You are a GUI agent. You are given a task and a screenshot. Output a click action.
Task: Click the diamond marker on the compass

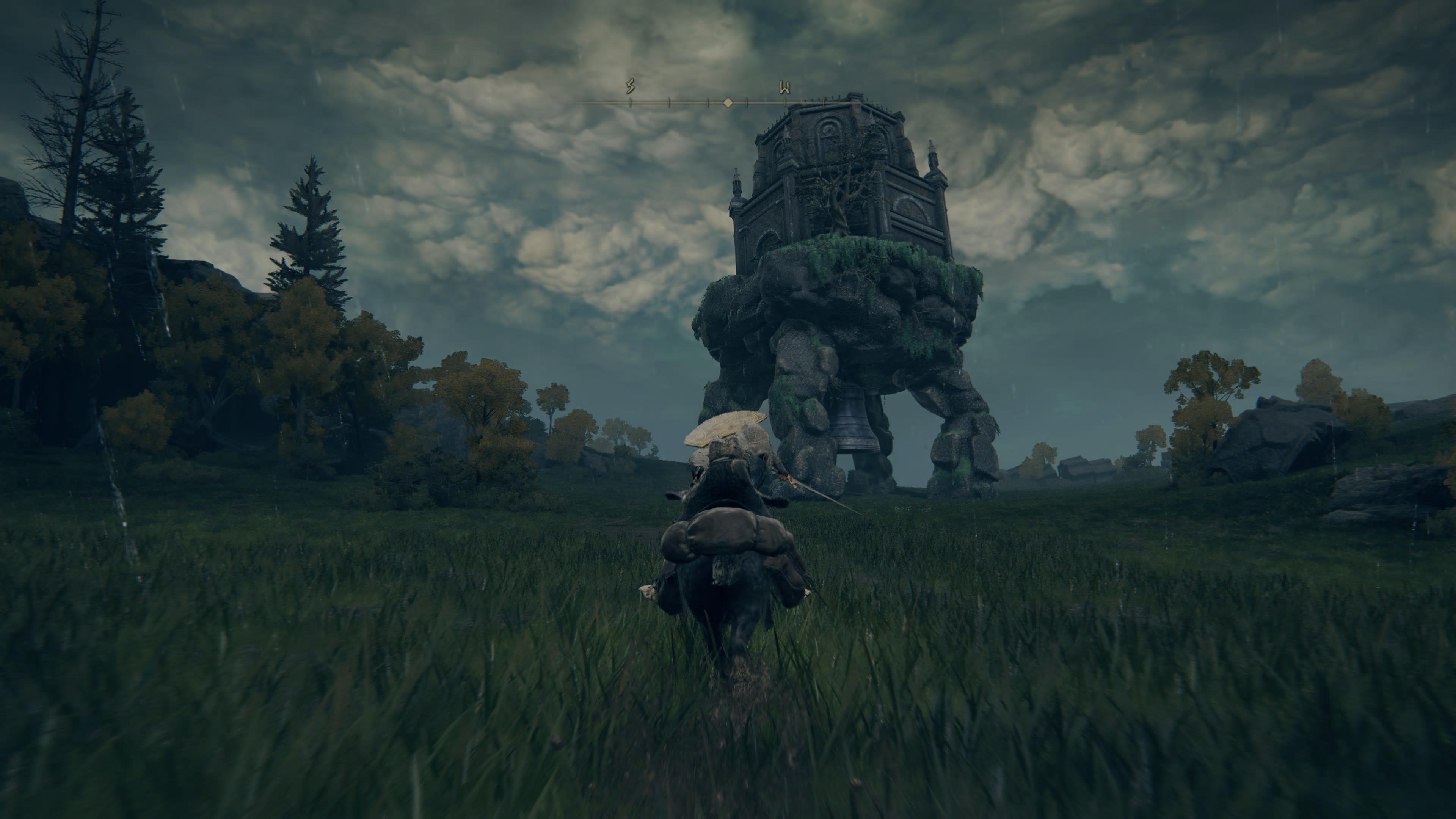728,102
